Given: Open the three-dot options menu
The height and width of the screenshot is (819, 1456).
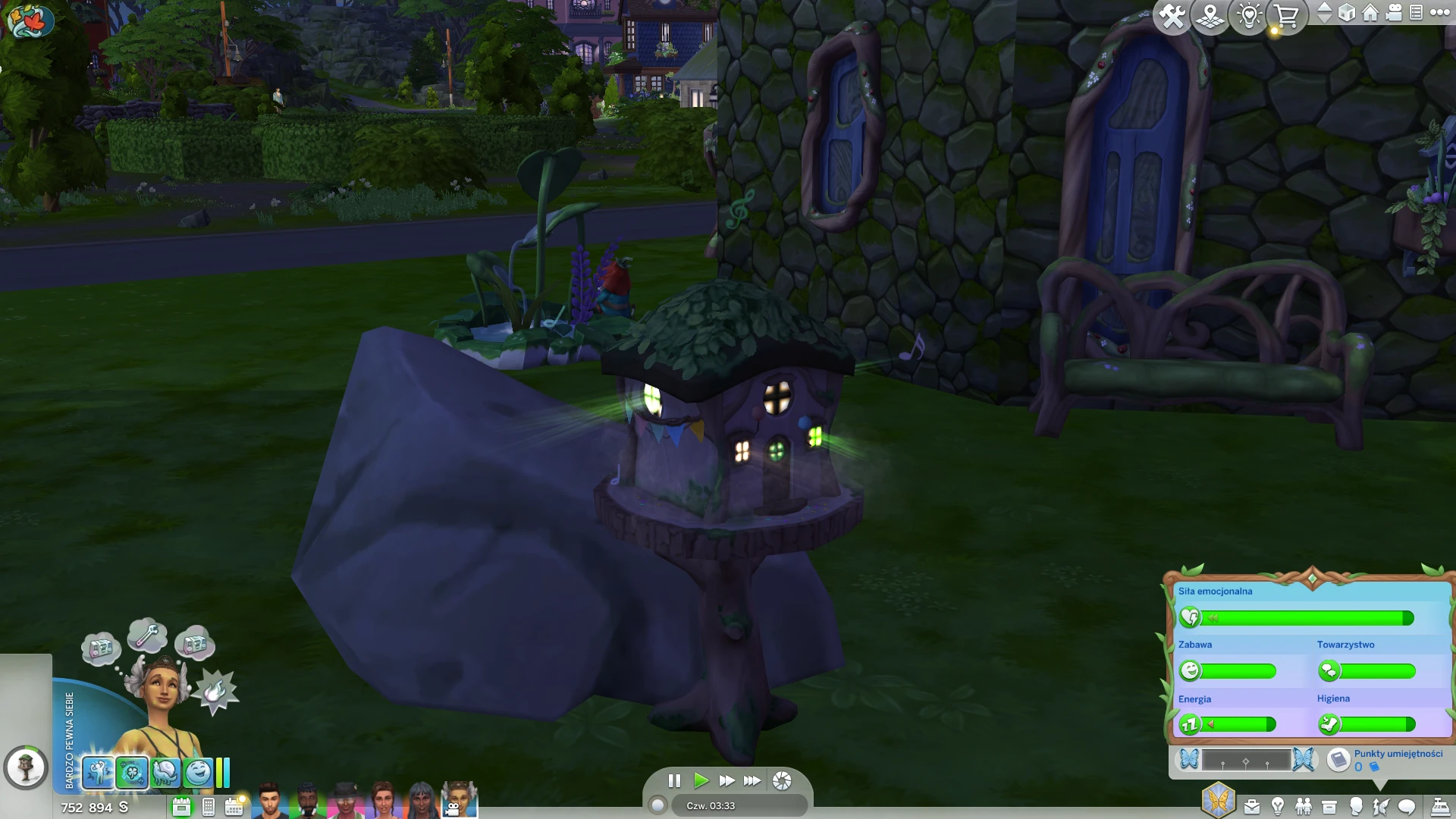Looking at the screenshot, I should [x=1439, y=13].
